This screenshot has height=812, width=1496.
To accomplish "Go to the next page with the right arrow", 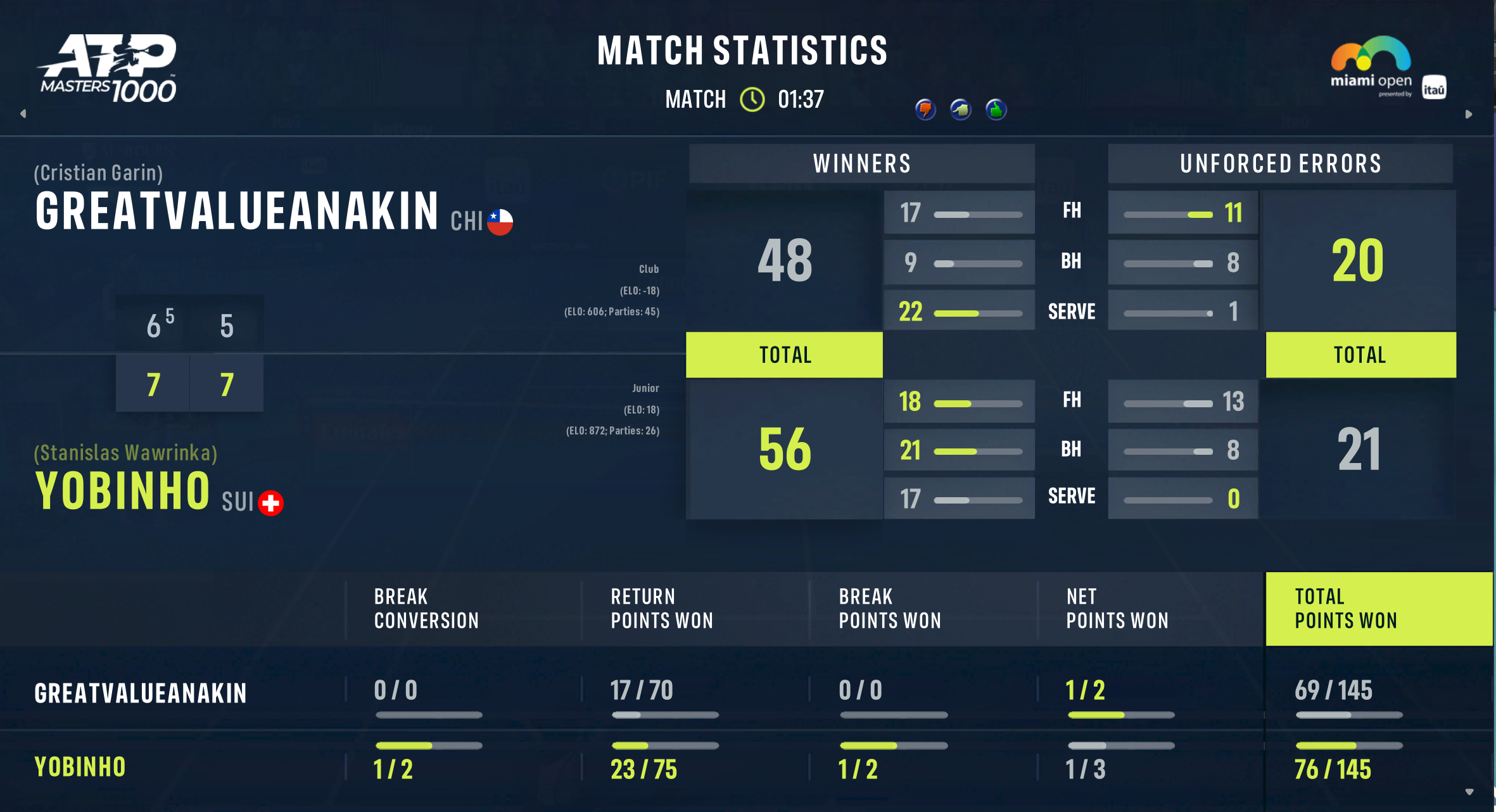I will [1469, 114].
